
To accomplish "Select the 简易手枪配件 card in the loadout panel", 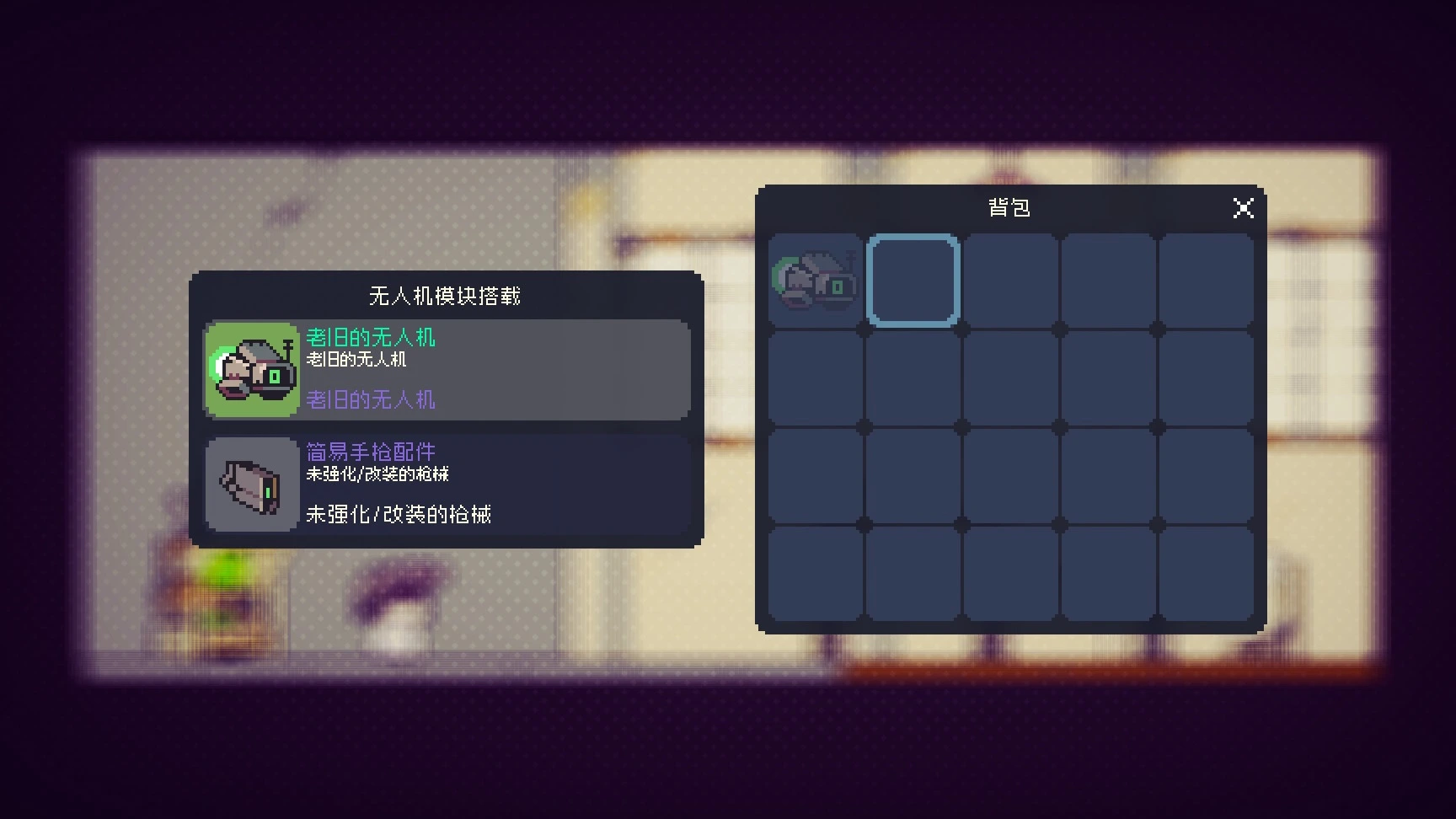I will coord(447,484).
